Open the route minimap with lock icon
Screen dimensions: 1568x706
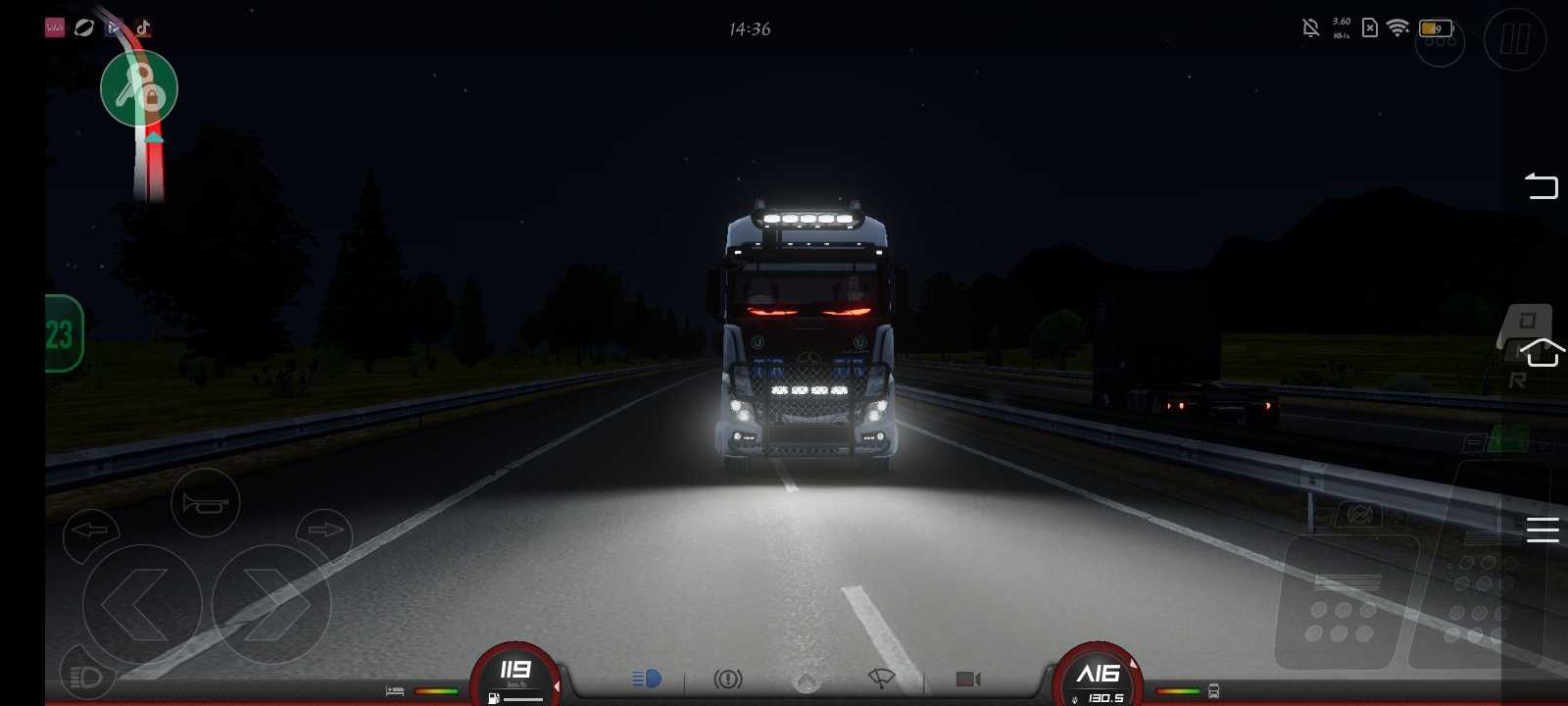click(139, 89)
